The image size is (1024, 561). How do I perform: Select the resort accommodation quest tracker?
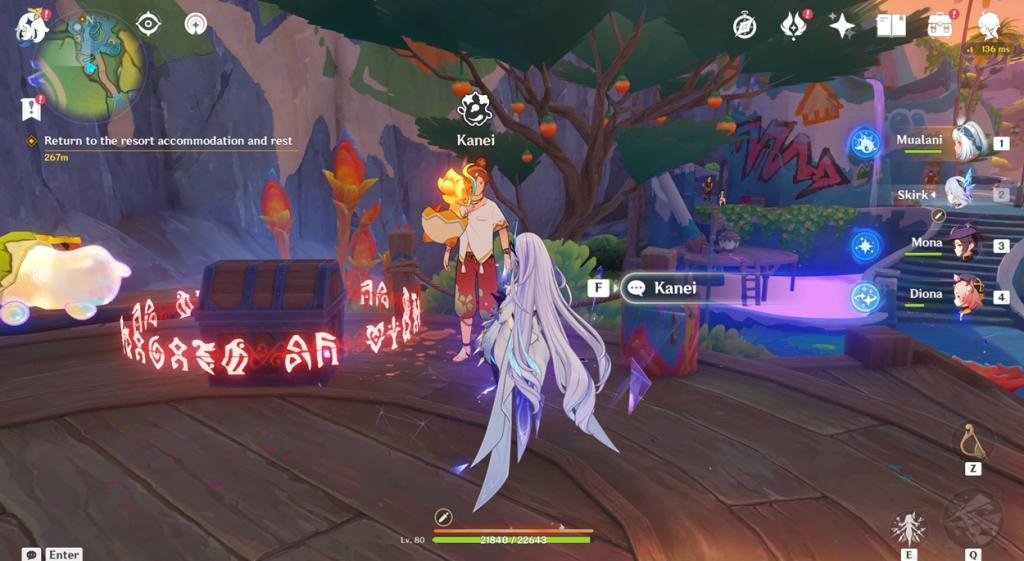[x=168, y=141]
